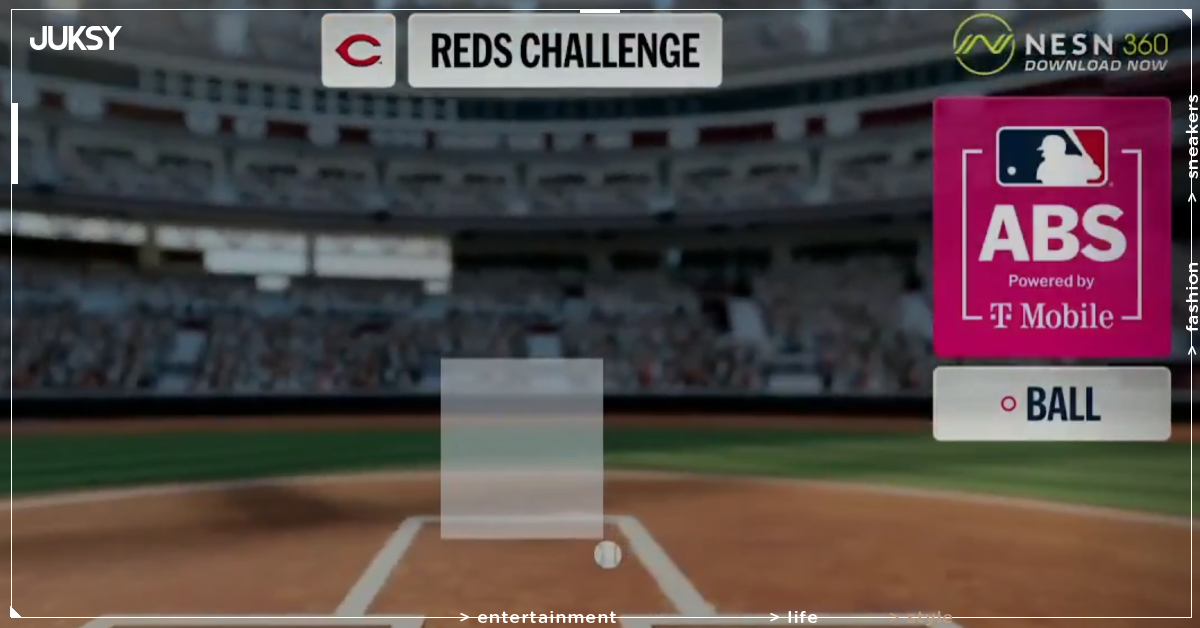This screenshot has height=628, width=1200.
Task: Select the Reds Challenge banner
Action: point(564,50)
